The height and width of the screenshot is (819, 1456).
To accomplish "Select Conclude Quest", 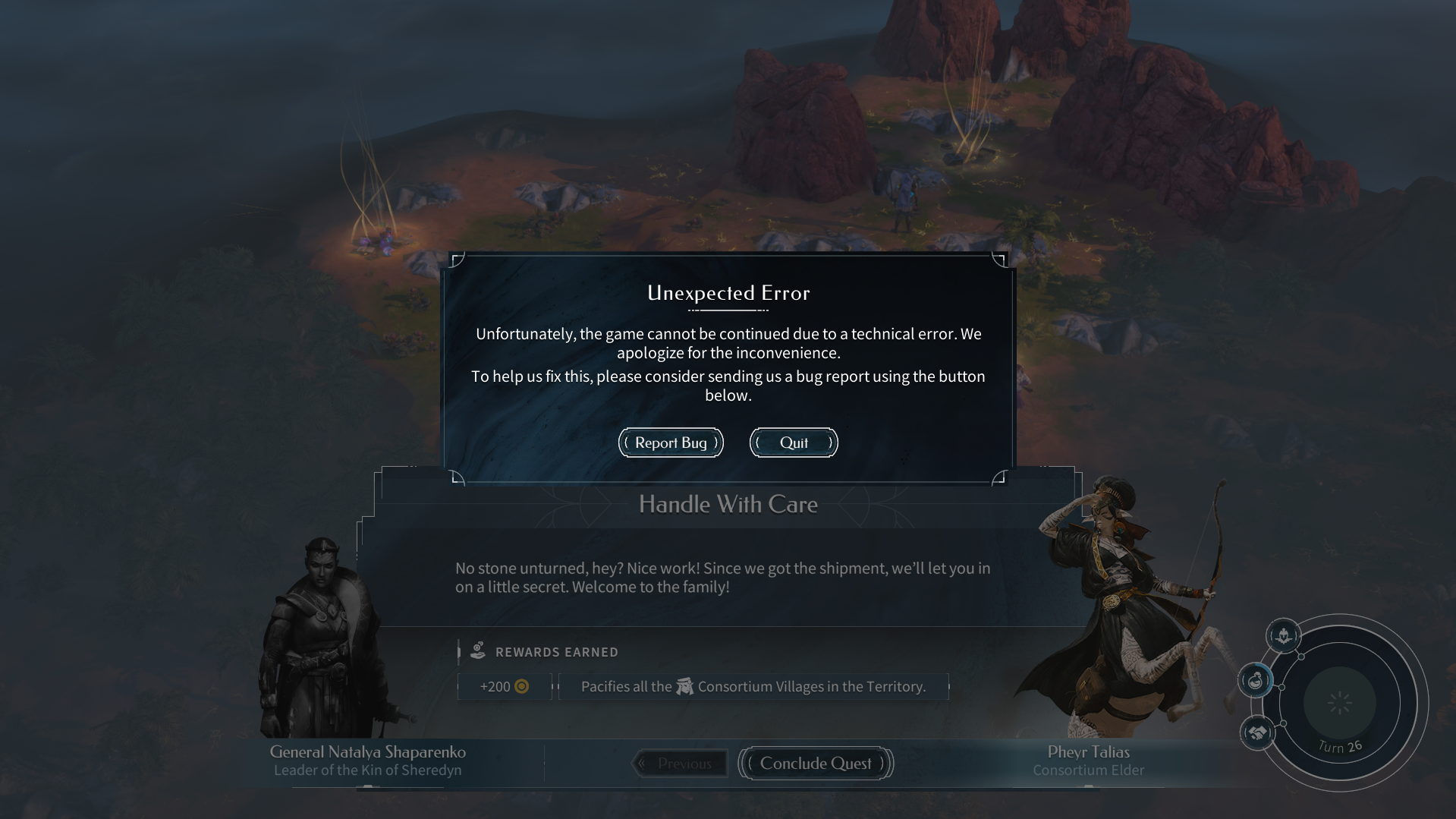I will tap(815, 764).
